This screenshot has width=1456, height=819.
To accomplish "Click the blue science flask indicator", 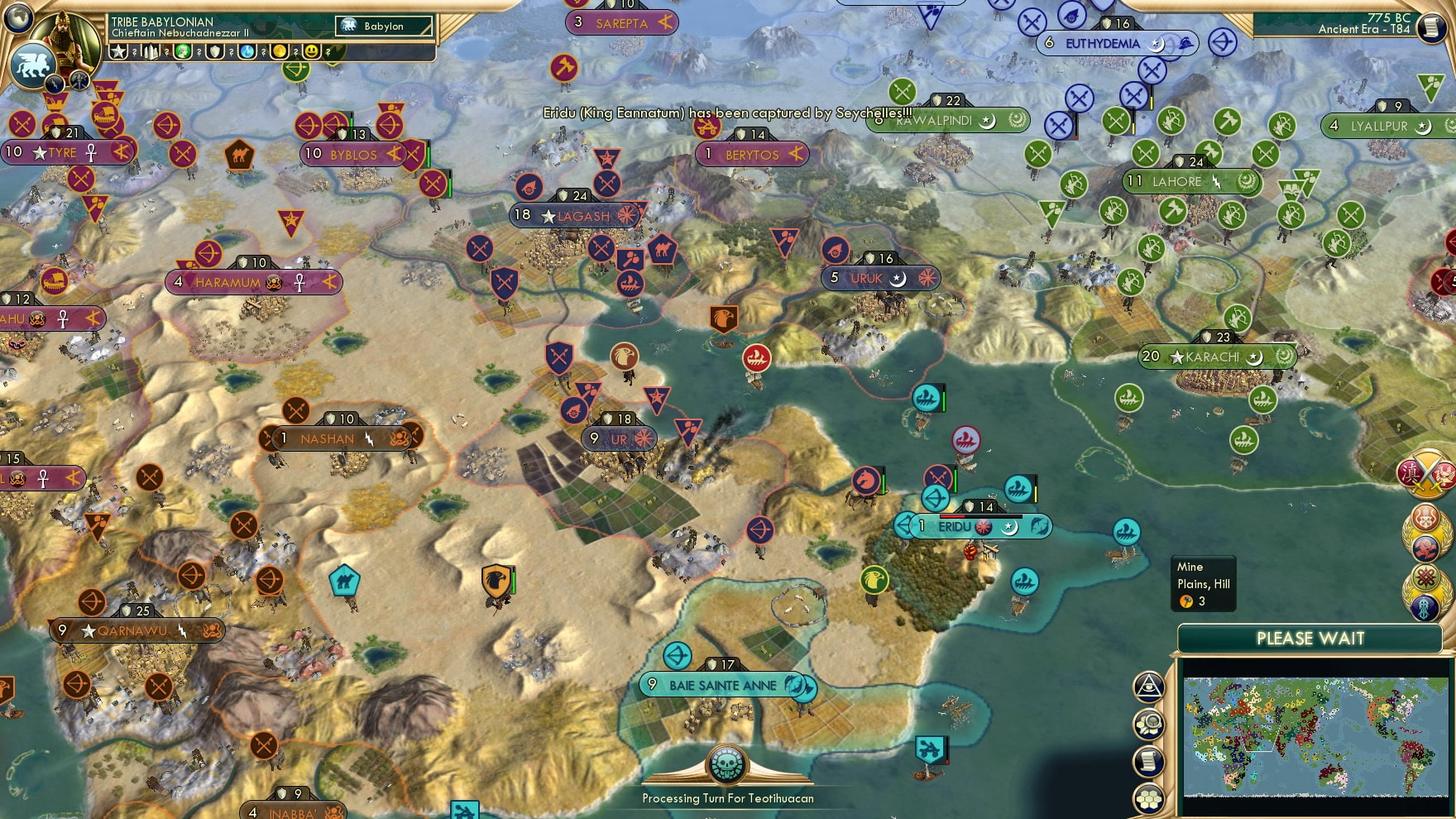I will tap(246, 52).
